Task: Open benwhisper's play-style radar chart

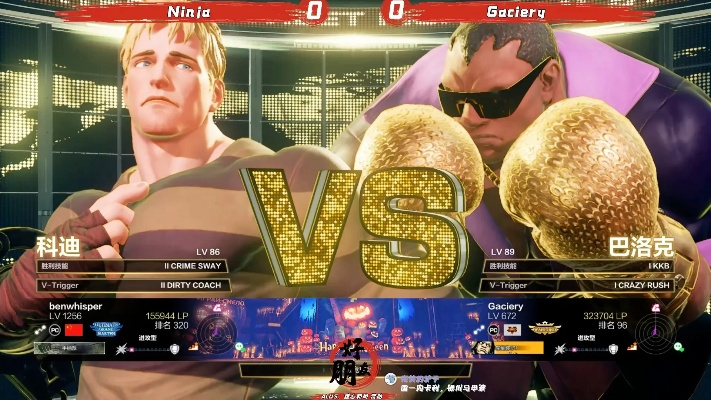Action: (215, 332)
